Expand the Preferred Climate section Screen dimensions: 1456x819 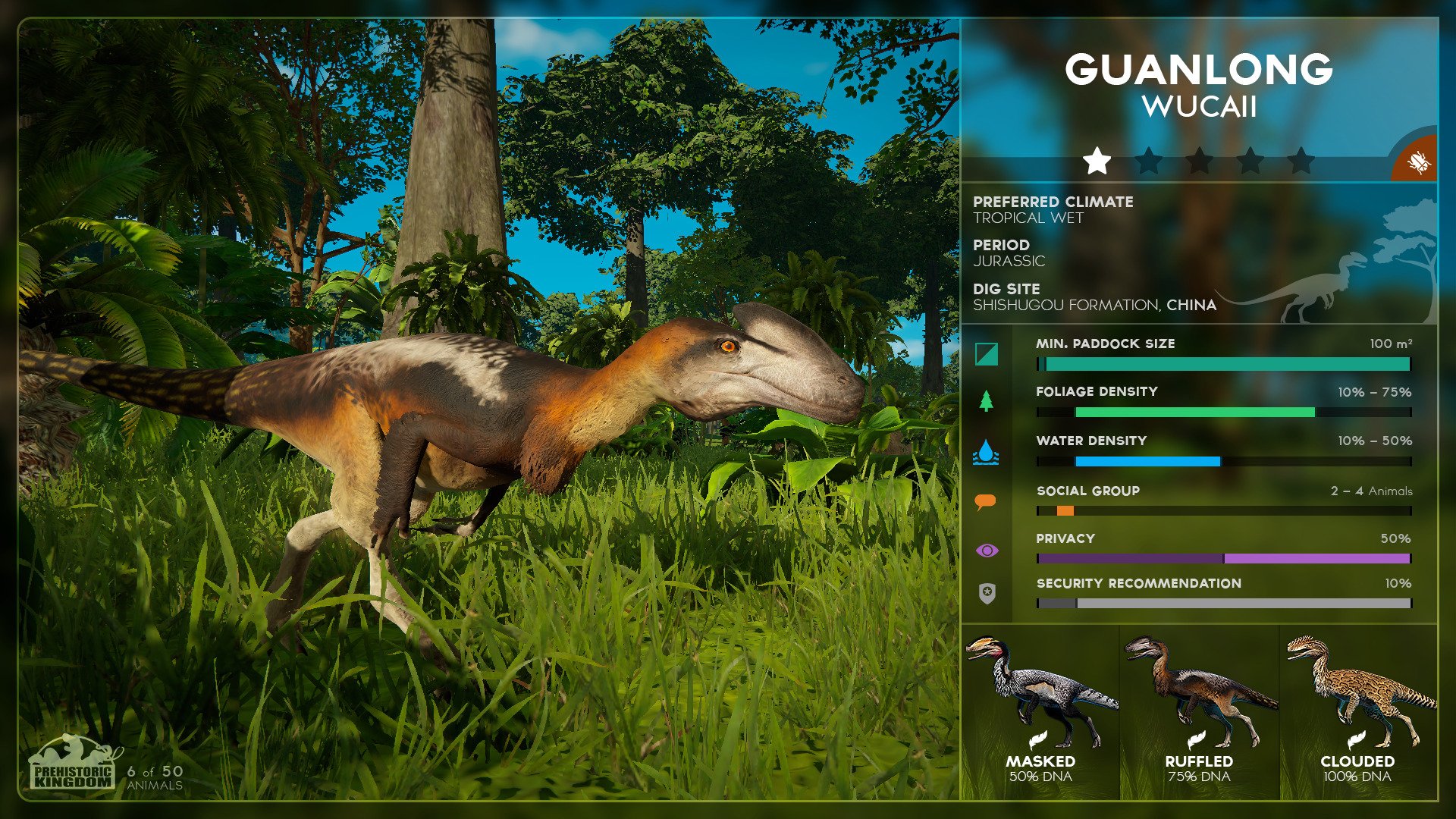[1054, 202]
